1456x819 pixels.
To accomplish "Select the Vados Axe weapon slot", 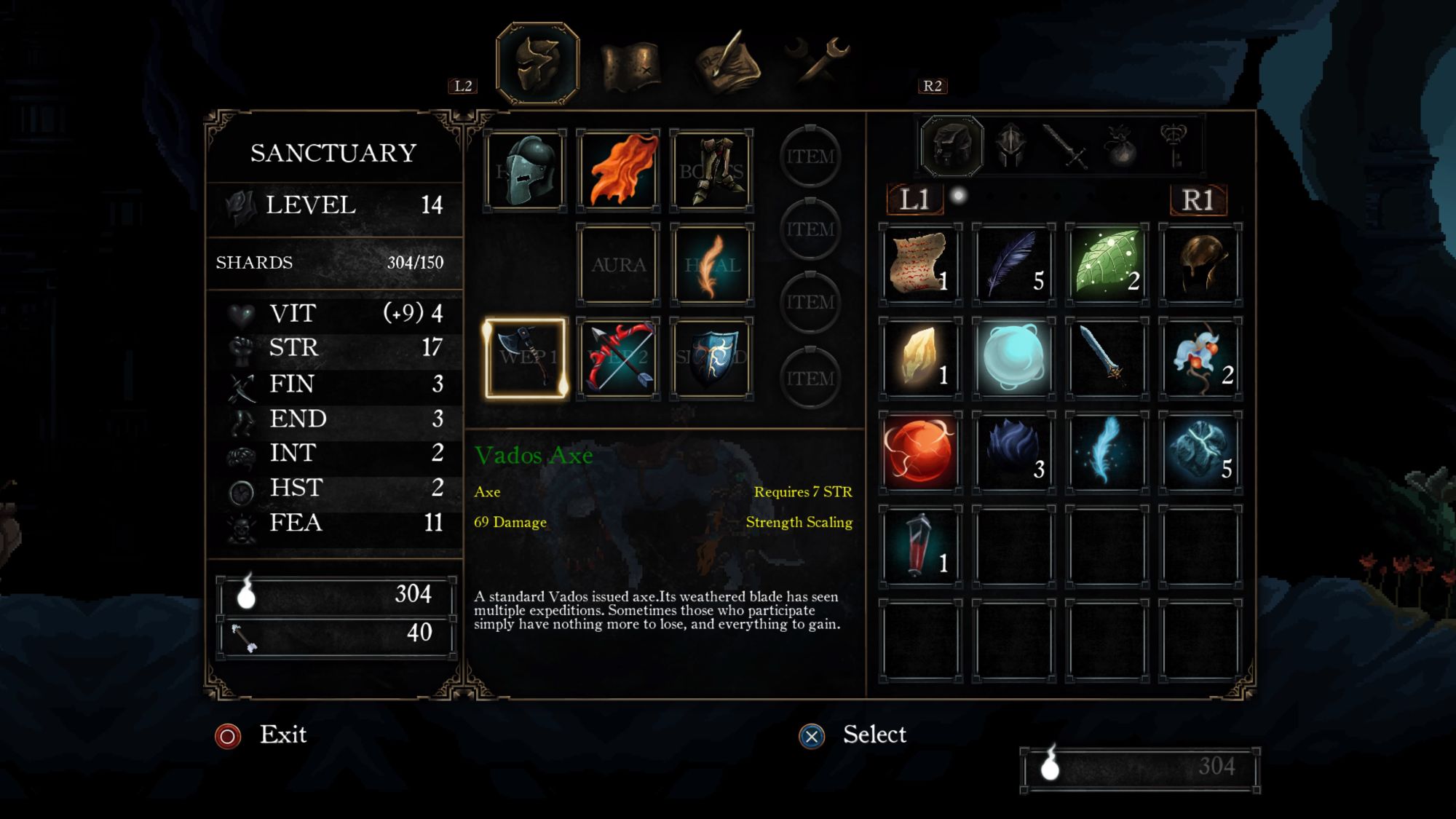I will click(525, 357).
